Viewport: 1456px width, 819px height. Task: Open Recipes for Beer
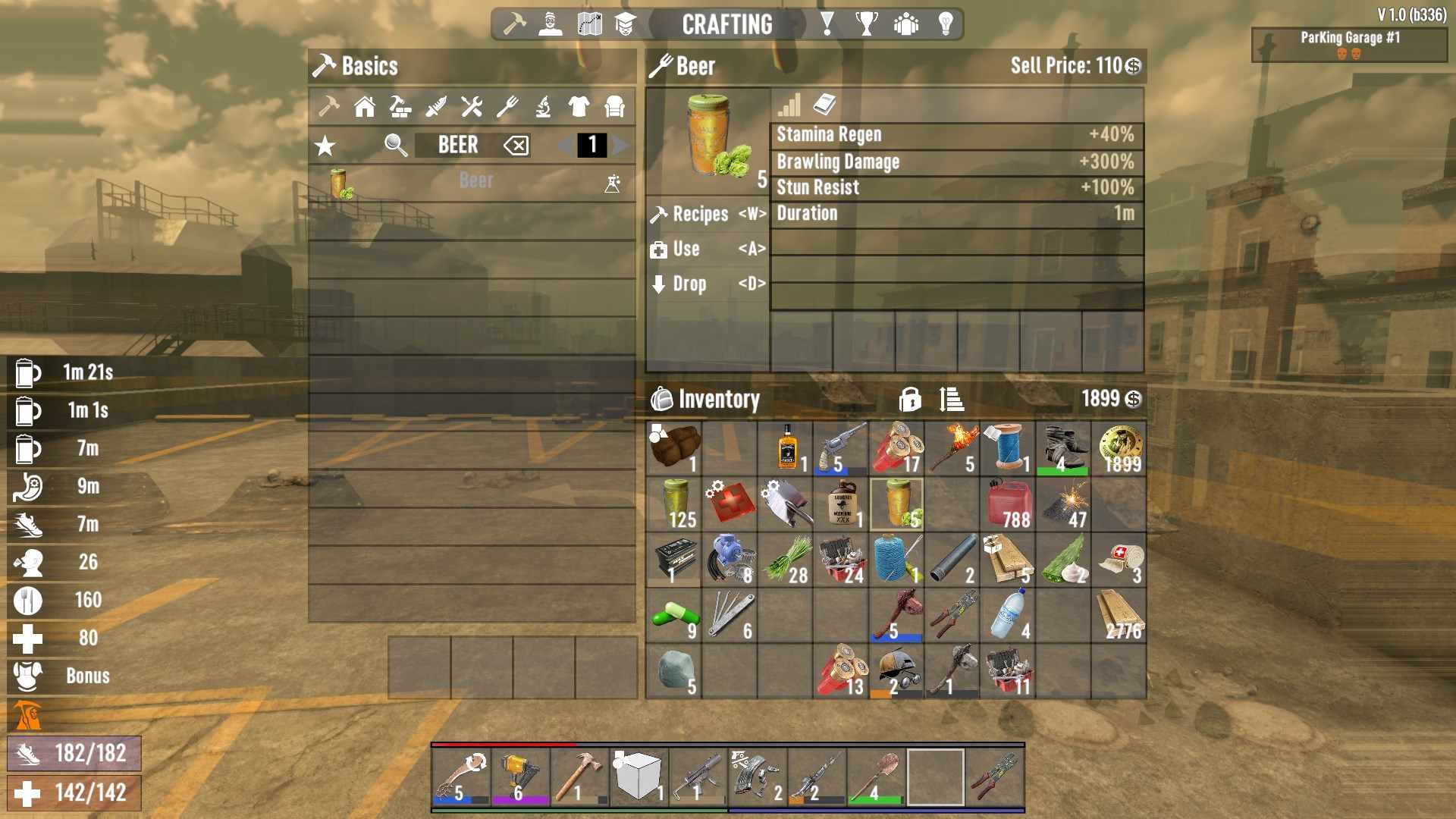707,215
